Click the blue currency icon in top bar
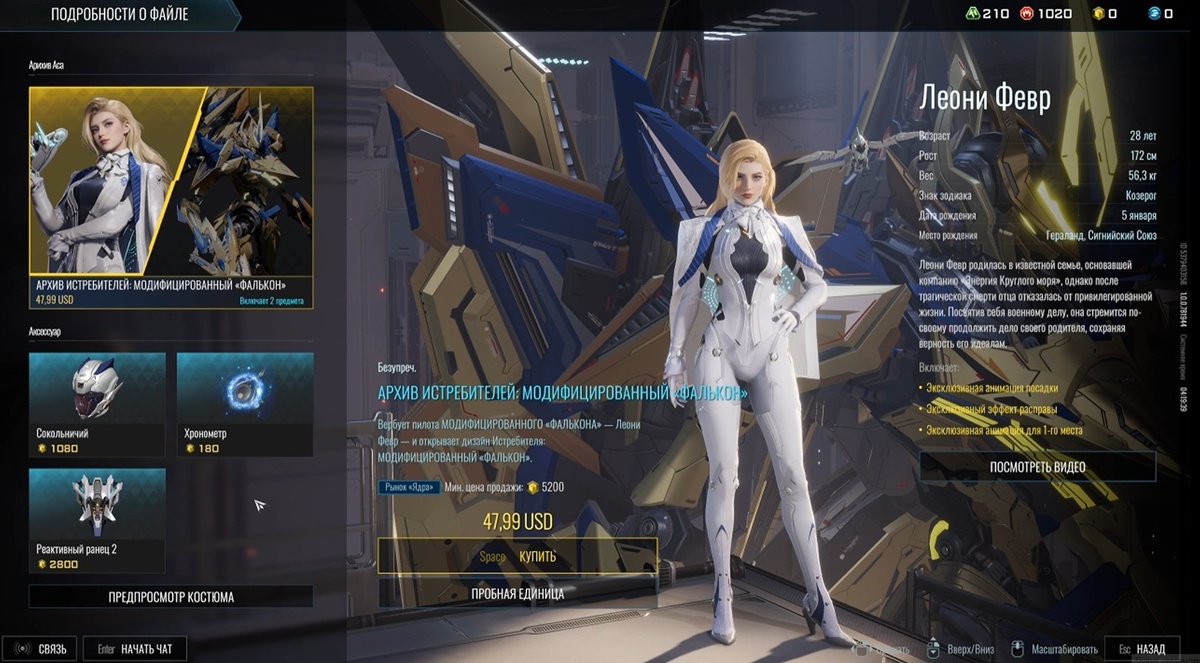 click(x=1153, y=13)
